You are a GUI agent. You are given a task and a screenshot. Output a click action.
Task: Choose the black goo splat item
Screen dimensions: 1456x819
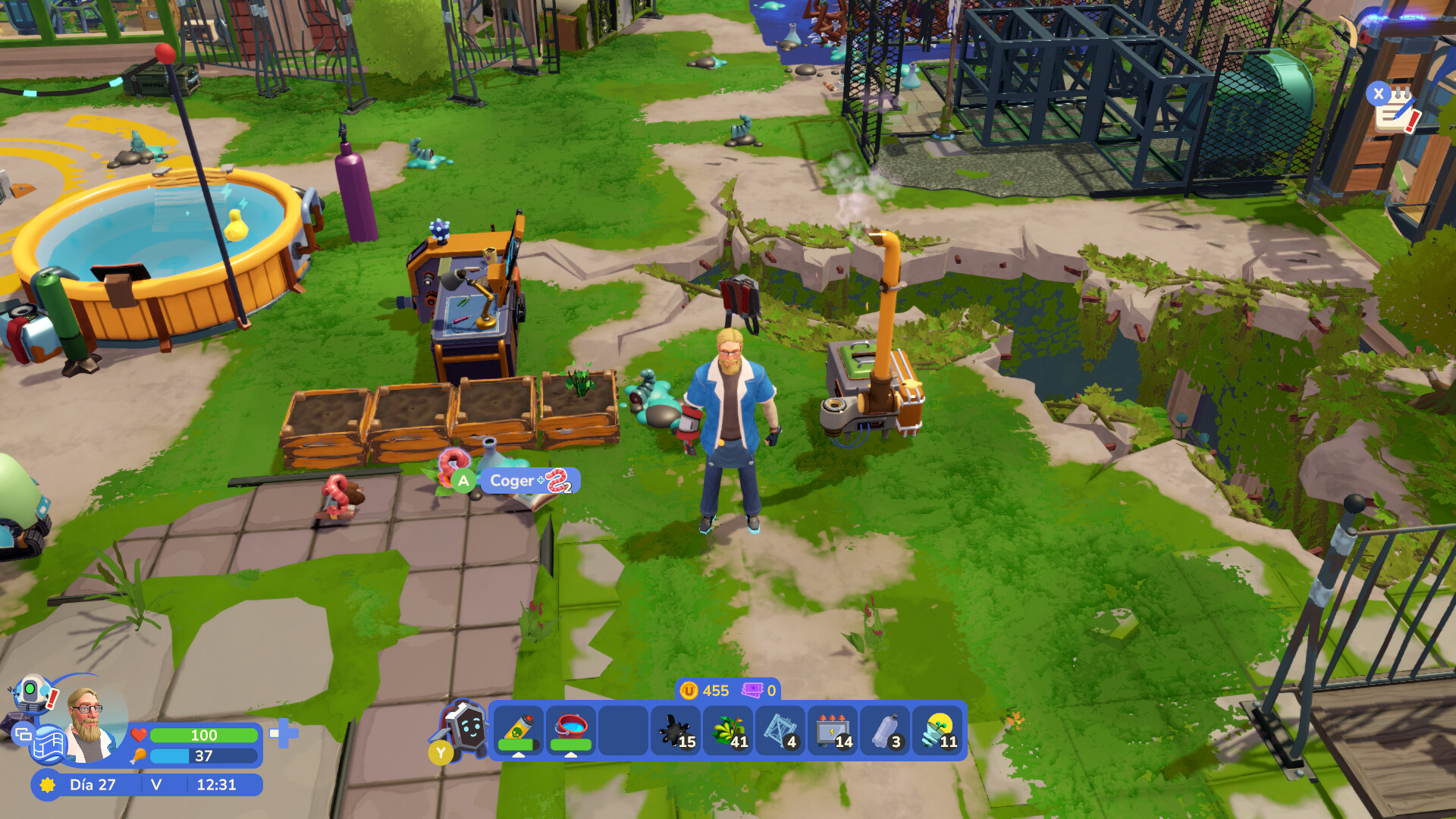point(676,731)
